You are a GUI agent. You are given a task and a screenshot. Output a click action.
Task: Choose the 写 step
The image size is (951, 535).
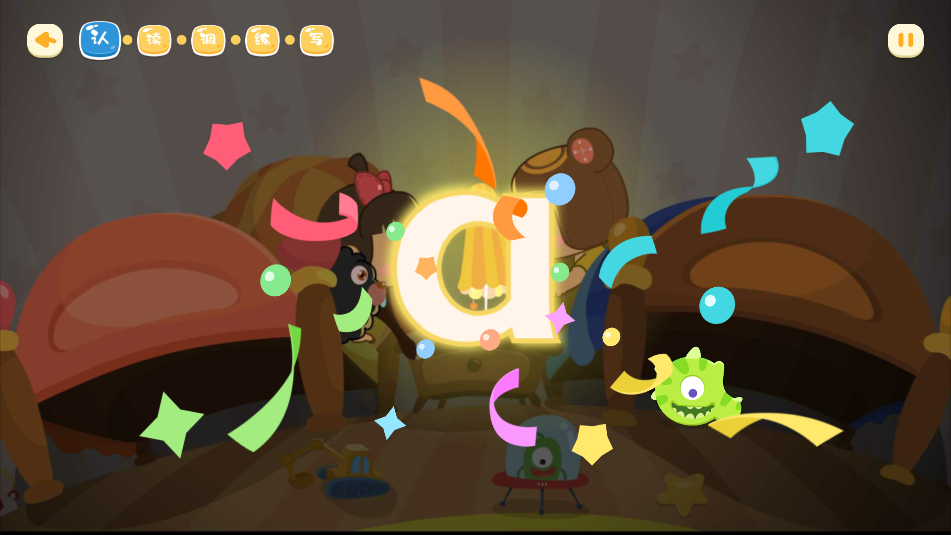[316, 40]
